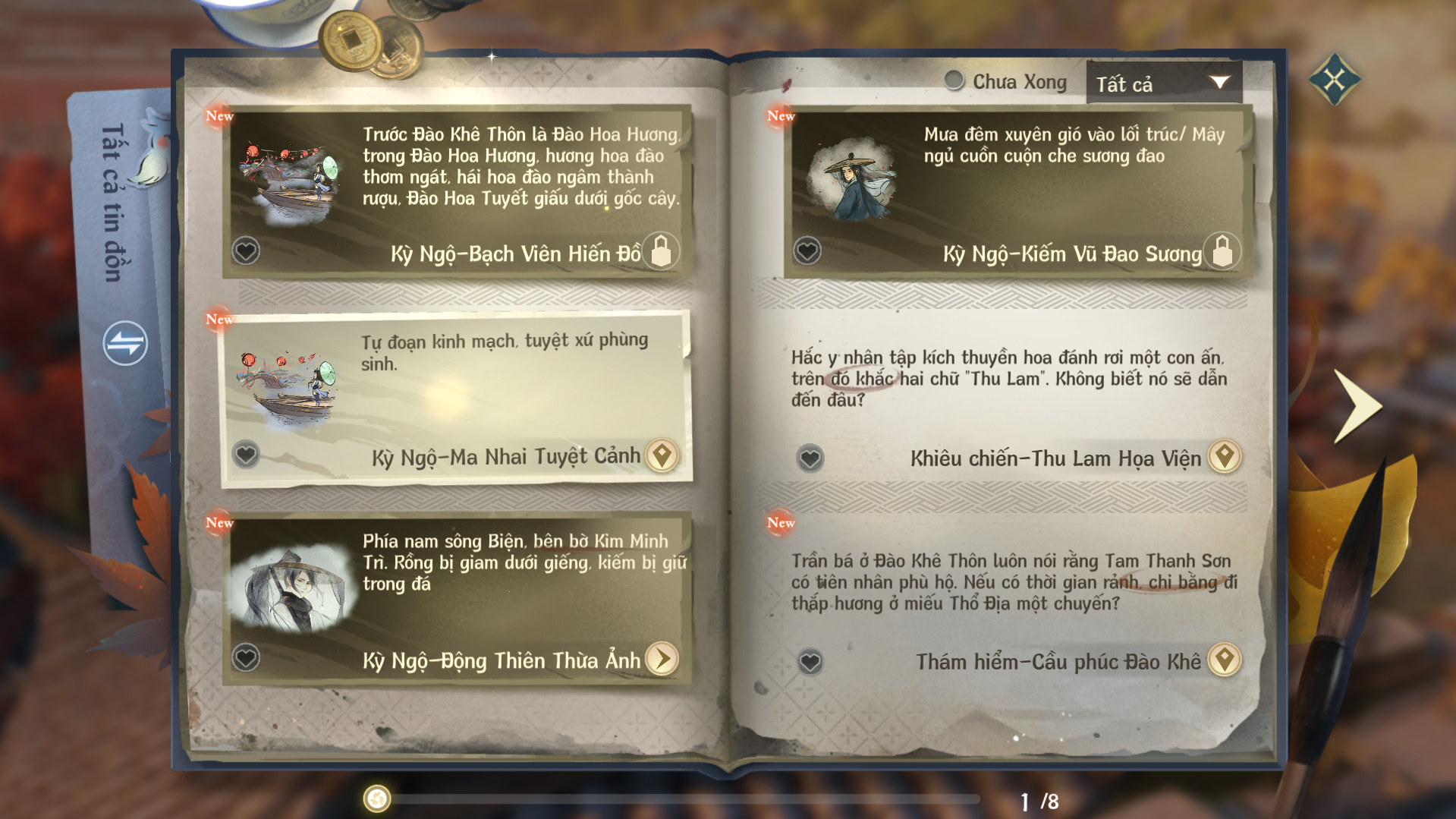Close the quest journal book

coord(1334,79)
